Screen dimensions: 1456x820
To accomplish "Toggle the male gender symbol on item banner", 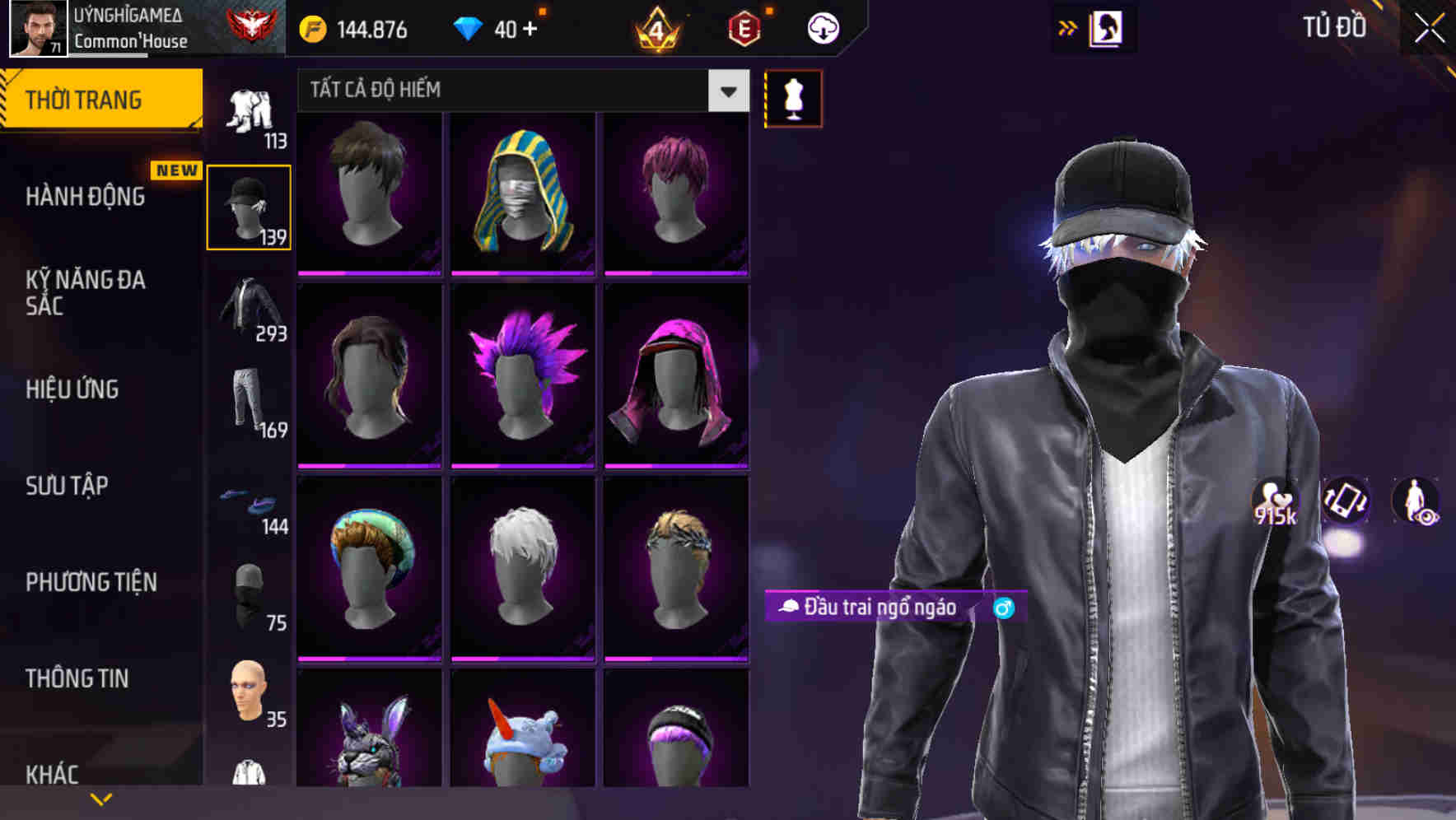I will click(x=1003, y=609).
